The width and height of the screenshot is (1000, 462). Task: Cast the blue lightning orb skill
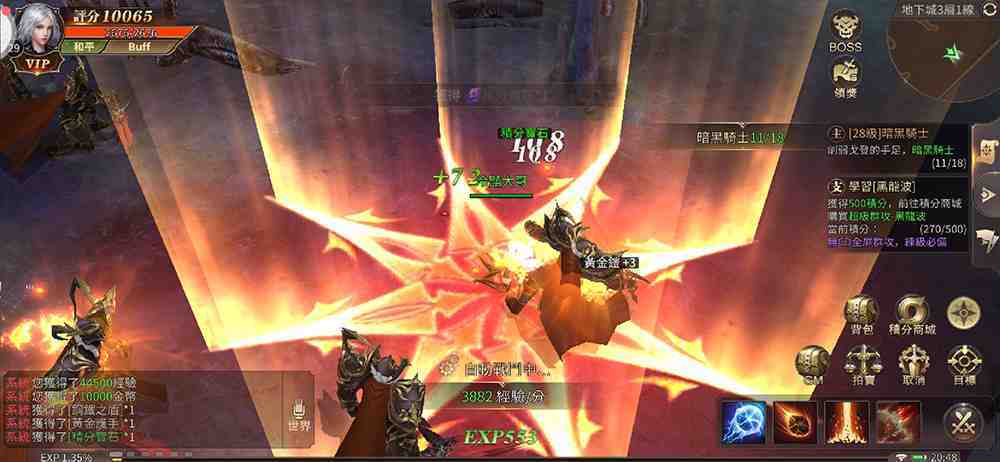coord(744,421)
